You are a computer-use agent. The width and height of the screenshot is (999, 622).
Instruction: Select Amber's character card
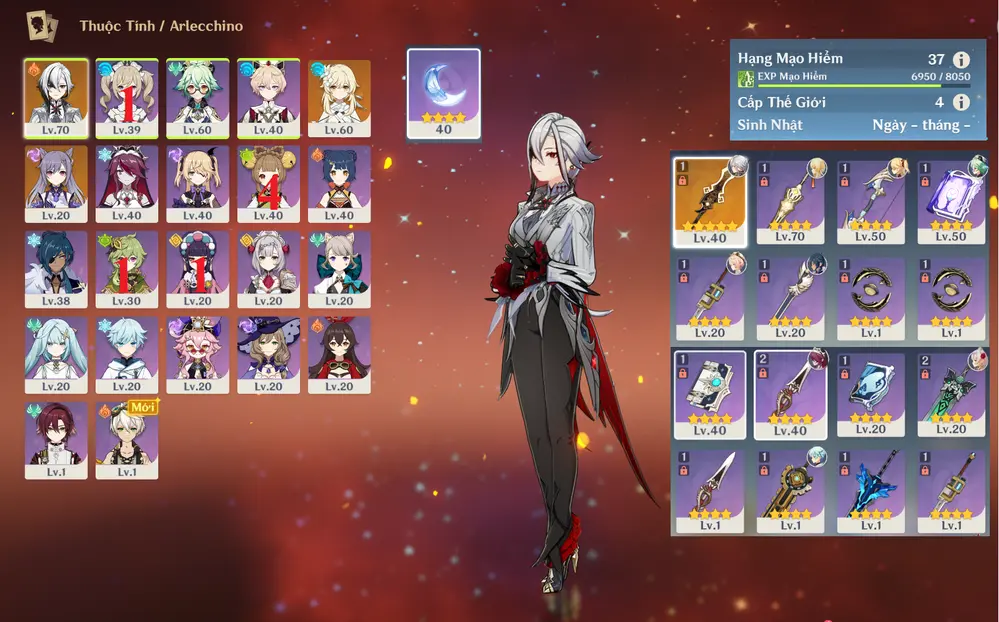339,355
